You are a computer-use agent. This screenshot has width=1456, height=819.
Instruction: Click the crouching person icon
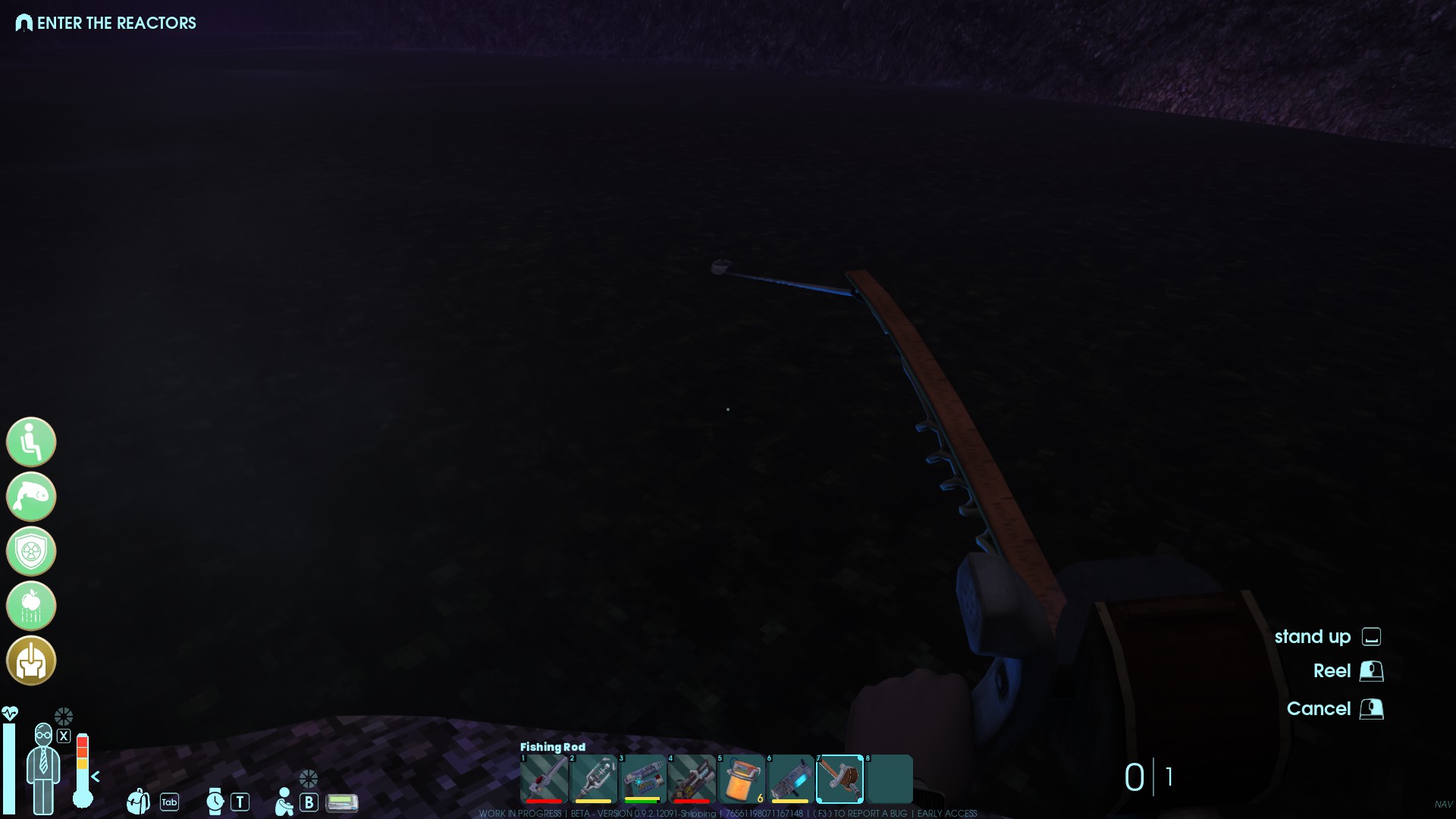coord(284,801)
